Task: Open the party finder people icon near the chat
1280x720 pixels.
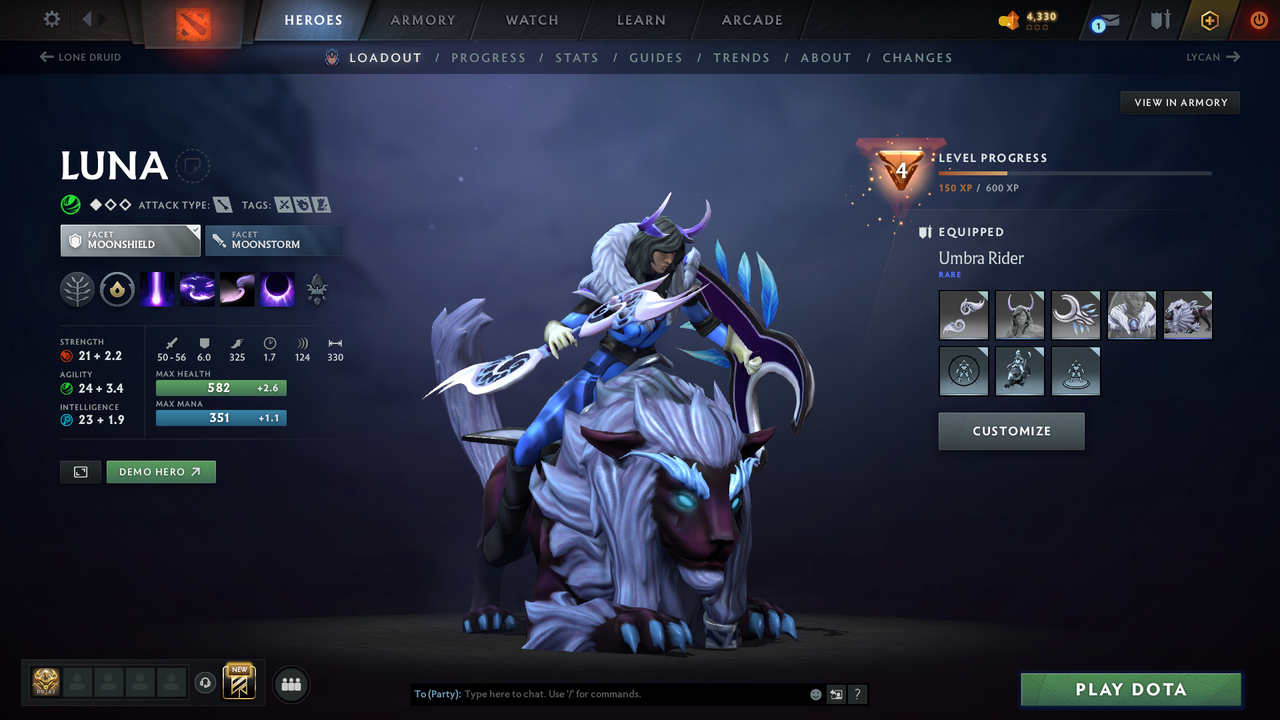Action: coord(290,683)
